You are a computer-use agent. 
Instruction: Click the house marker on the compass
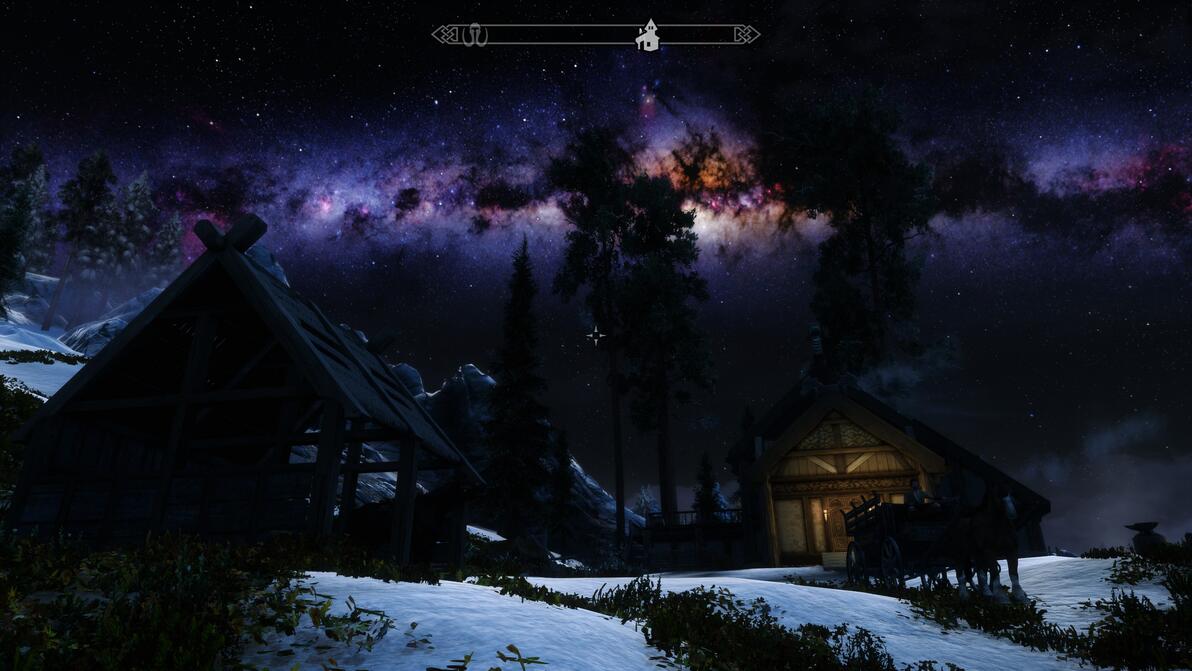(648, 36)
